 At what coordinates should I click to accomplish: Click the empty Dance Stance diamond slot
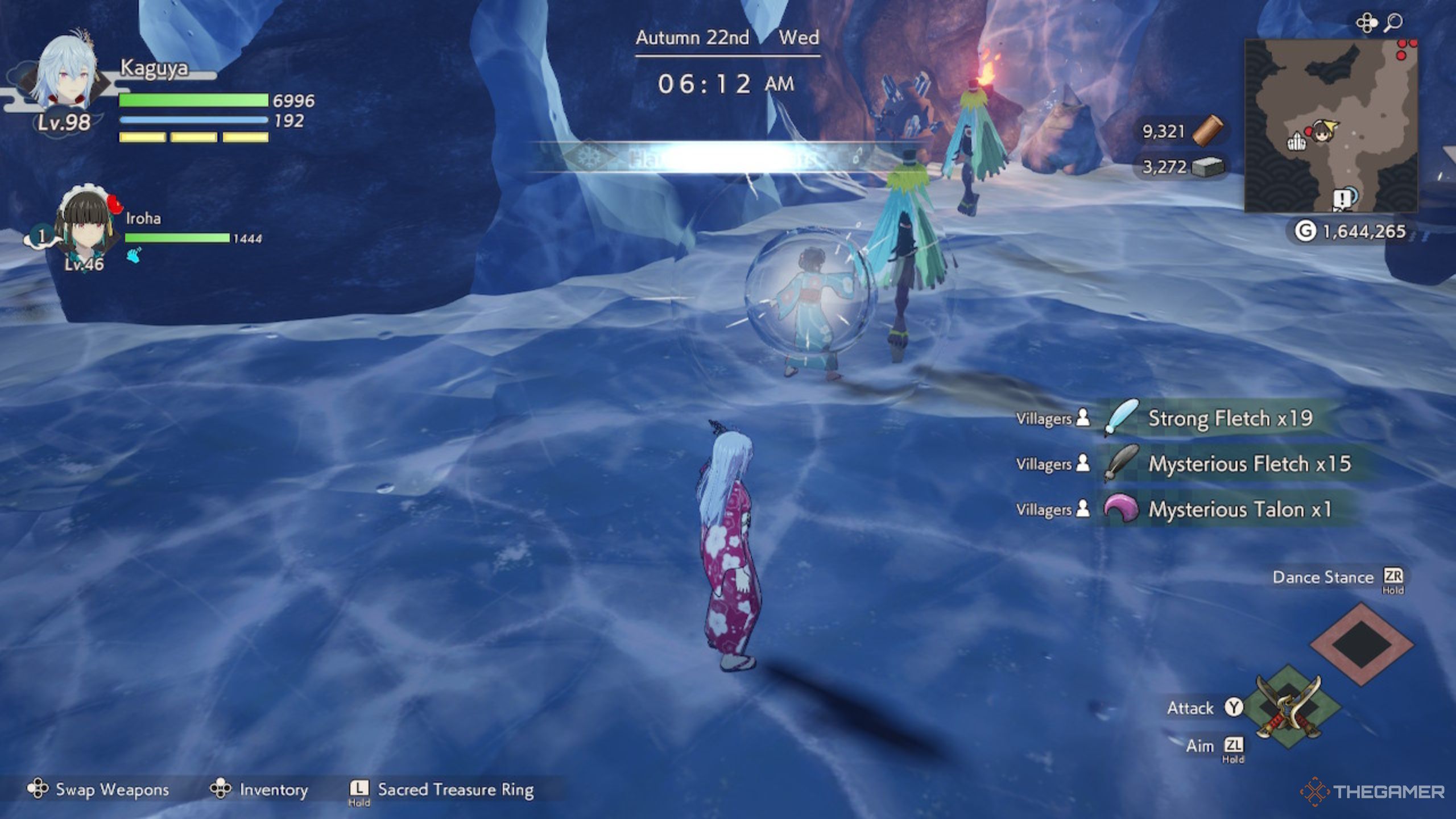tap(1362, 644)
